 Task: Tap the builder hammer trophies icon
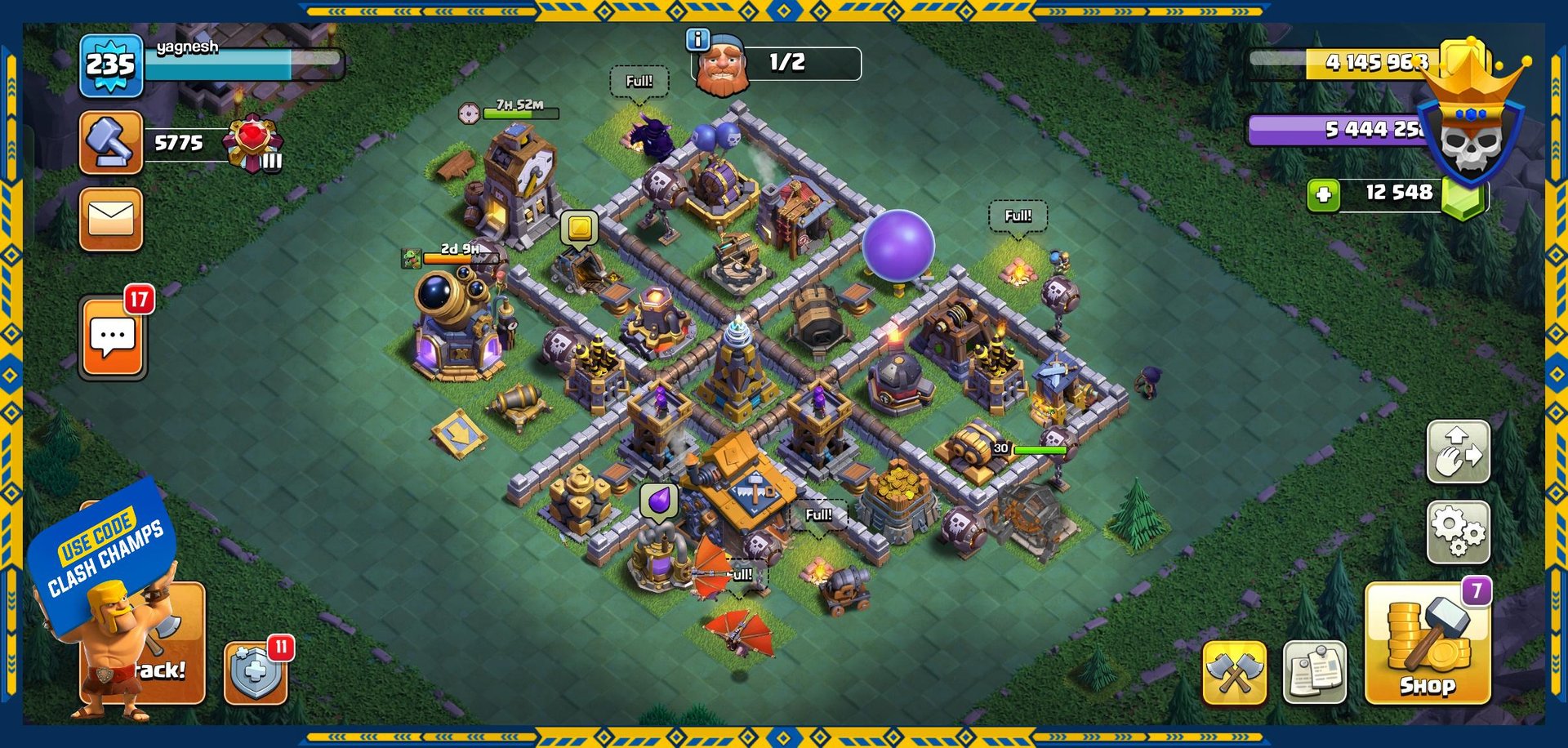coord(111,143)
